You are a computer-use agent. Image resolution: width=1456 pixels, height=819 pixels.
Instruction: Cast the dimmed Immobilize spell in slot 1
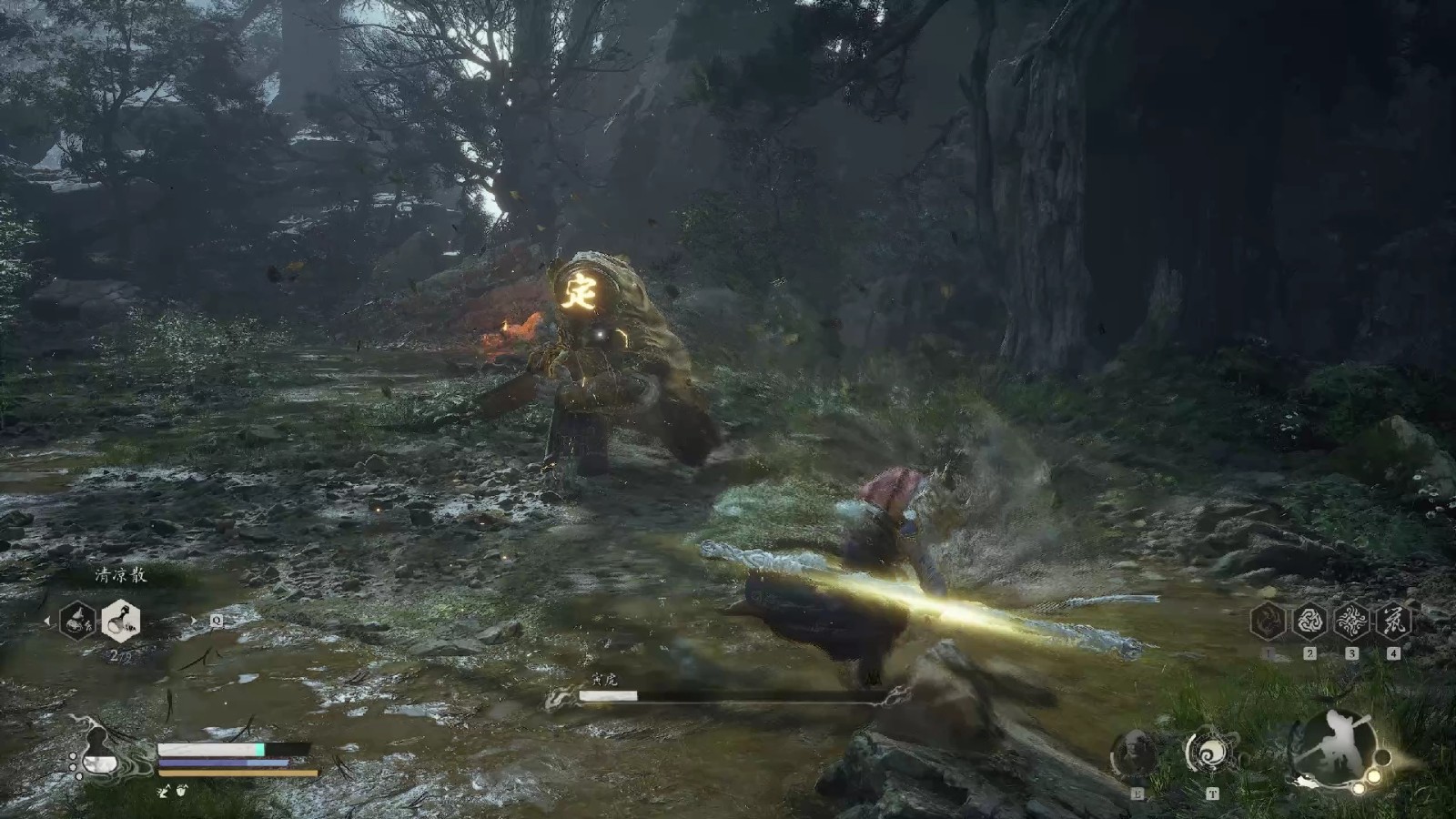(x=1268, y=622)
